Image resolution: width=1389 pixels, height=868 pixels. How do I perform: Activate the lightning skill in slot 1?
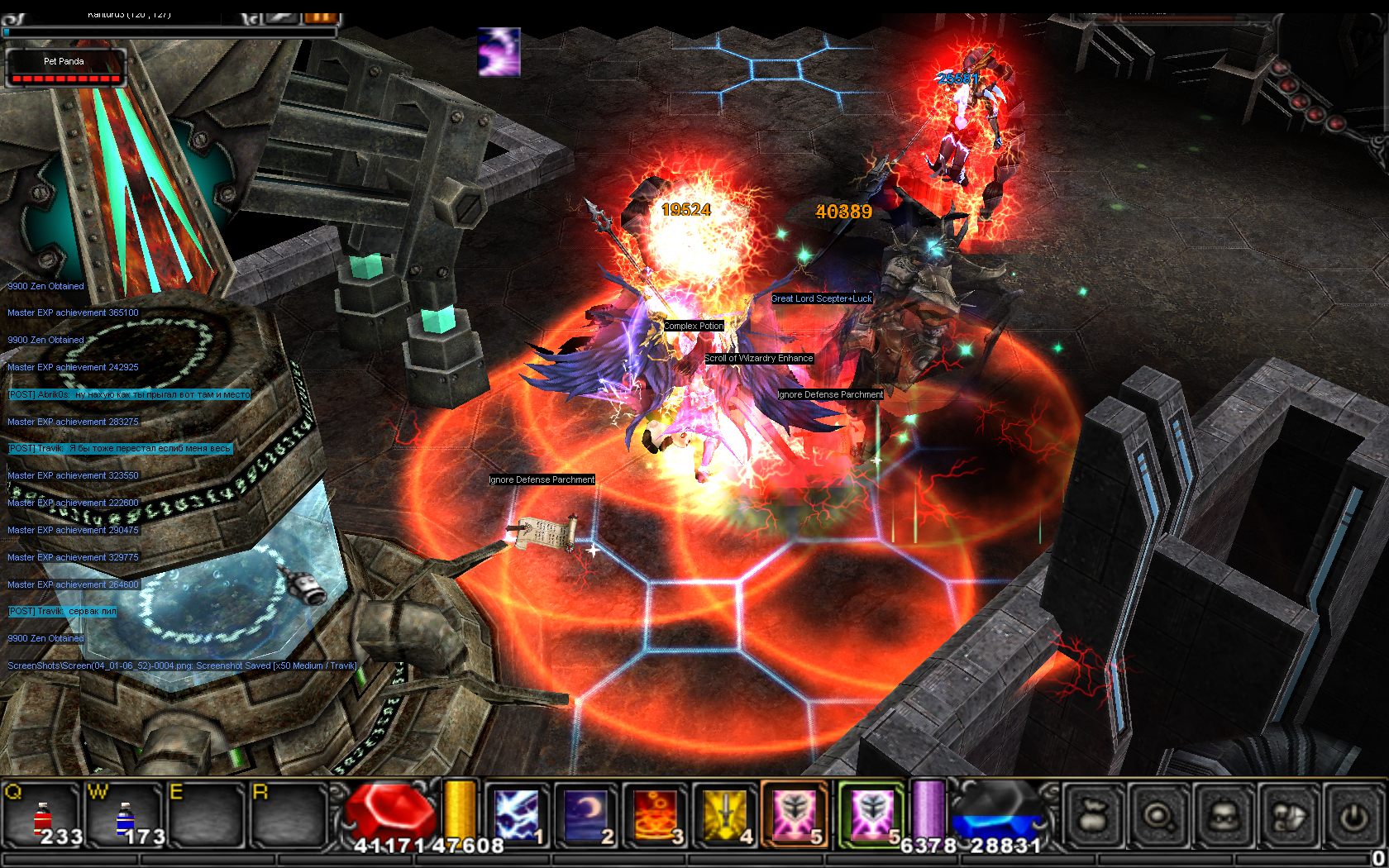[518, 815]
